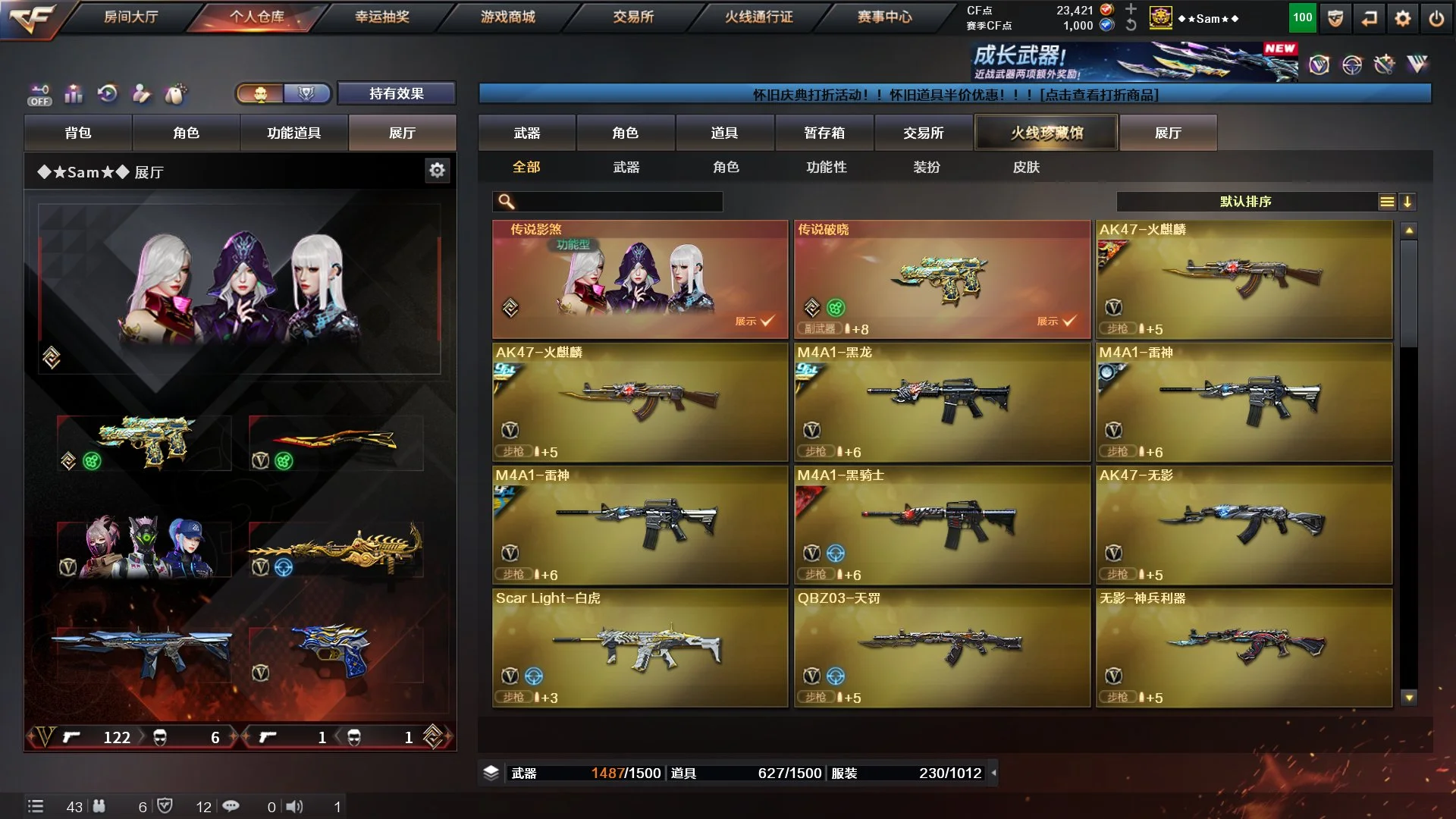Go to the 游戏商城 shop
This screenshot has width=1456, height=819.
pyautogui.click(x=507, y=17)
